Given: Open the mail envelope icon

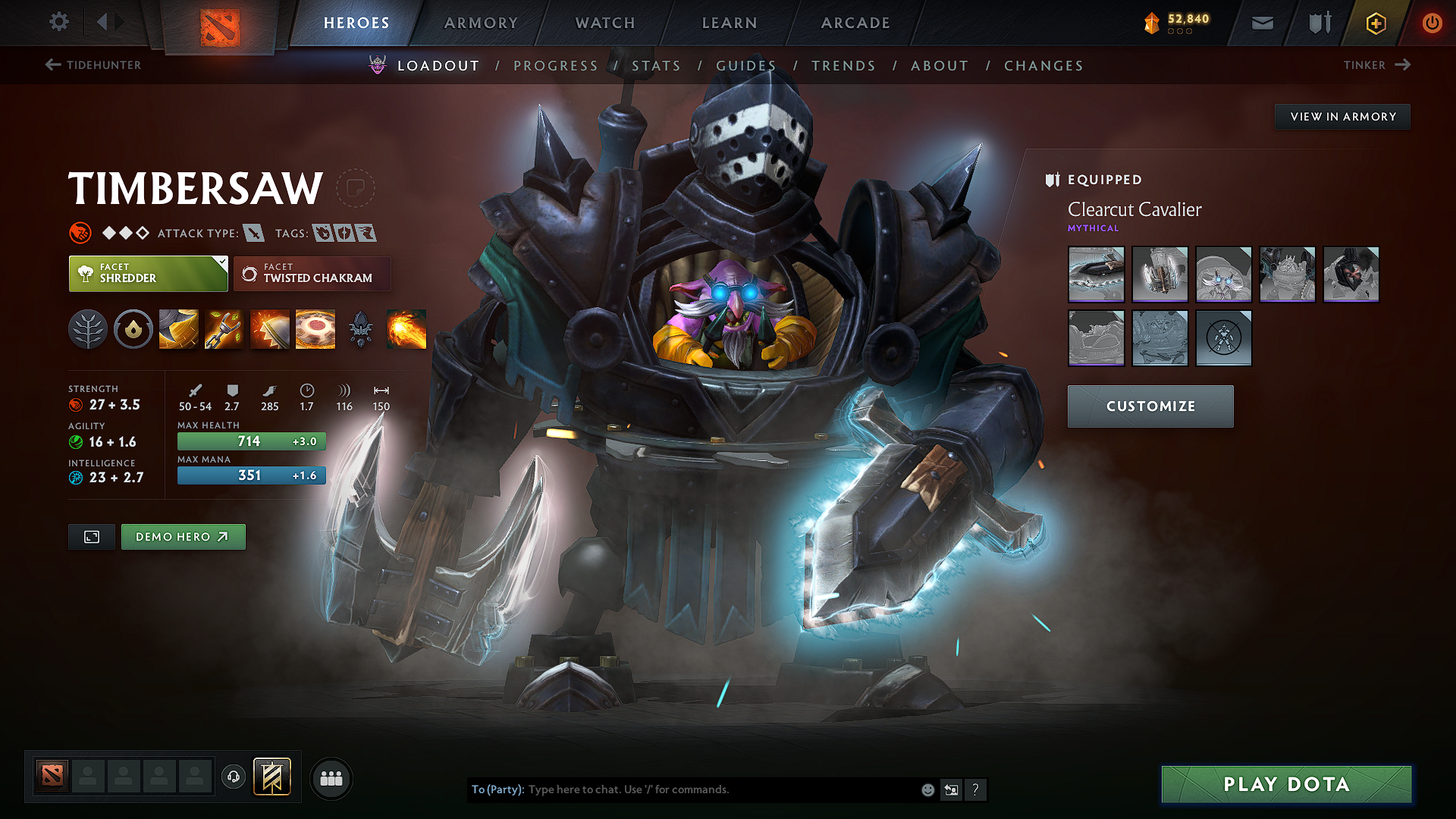Looking at the screenshot, I should pos(1262,24).
